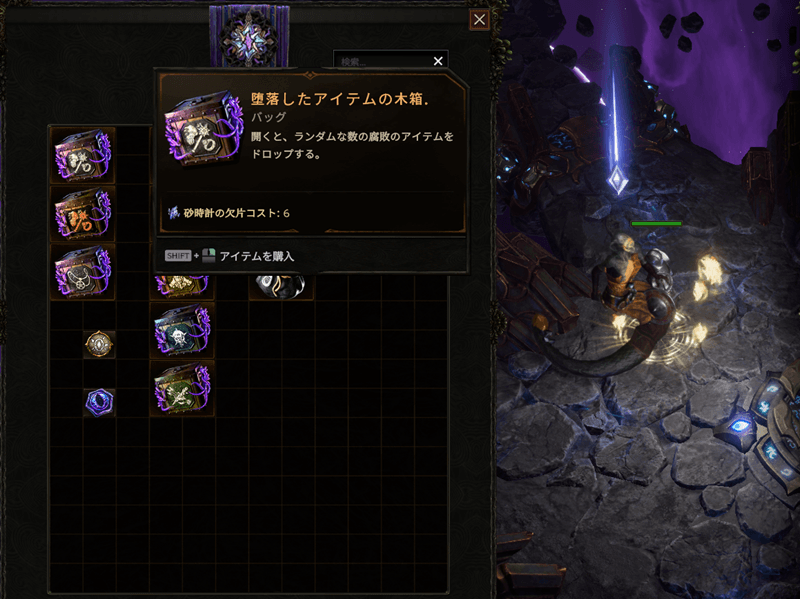Close the shop window
The height and width of the screenshot is (599, 800).
coord(480,20)
